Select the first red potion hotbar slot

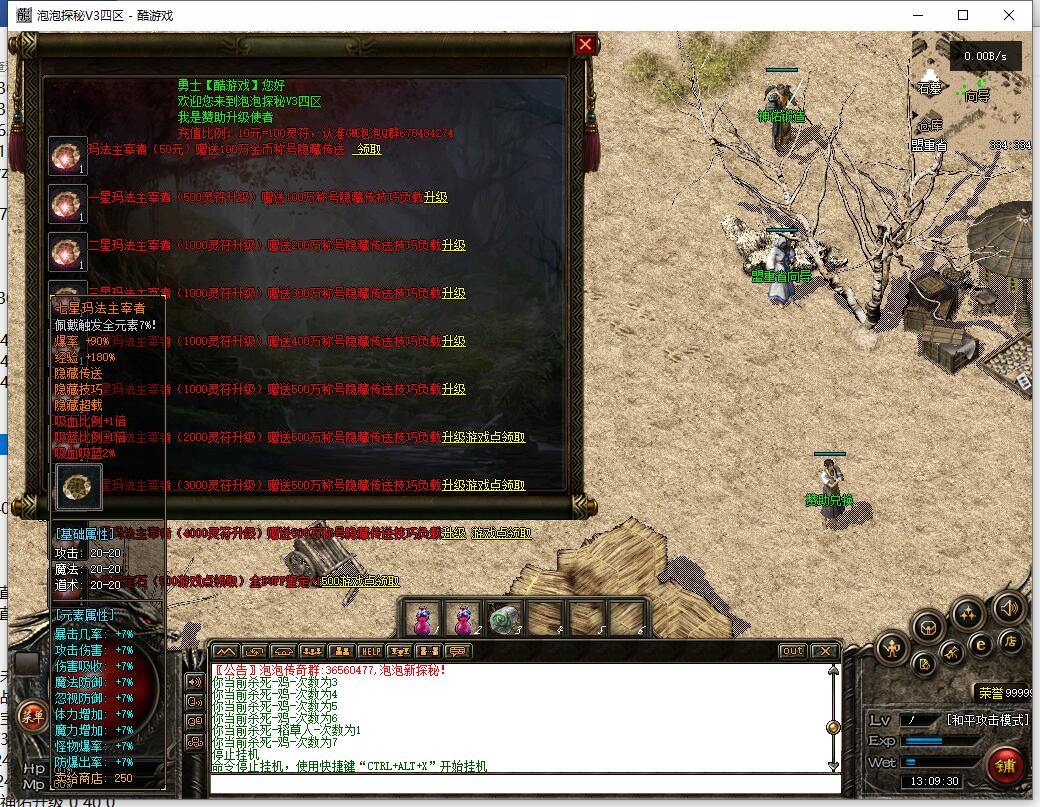pos(424,618)
